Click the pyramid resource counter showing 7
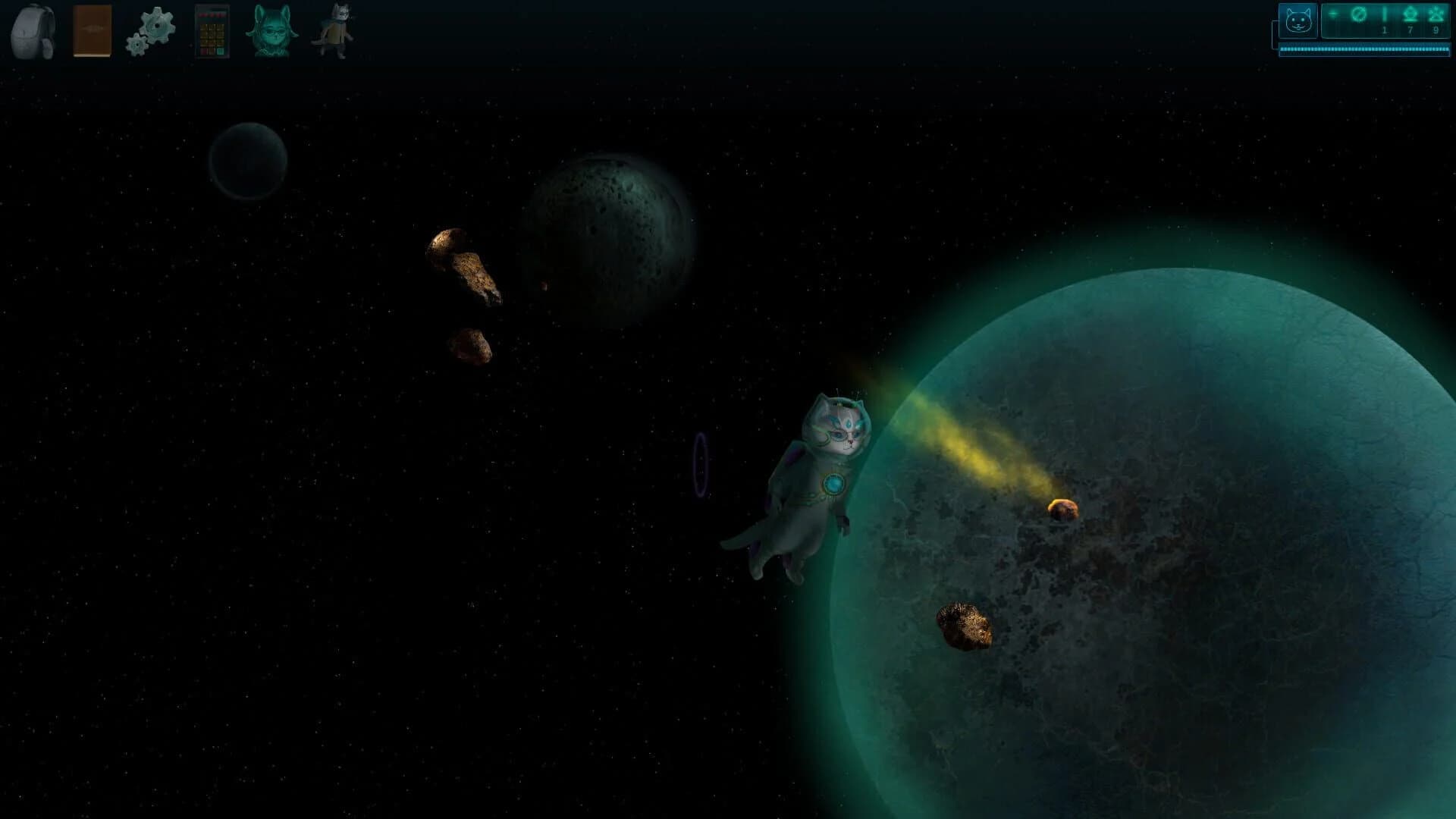 coord(1410,19)
